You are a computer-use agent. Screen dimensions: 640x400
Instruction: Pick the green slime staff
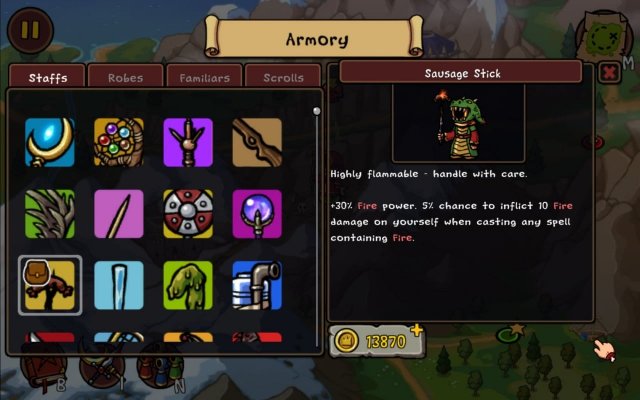pyautogui.click(x=188, y=285)
